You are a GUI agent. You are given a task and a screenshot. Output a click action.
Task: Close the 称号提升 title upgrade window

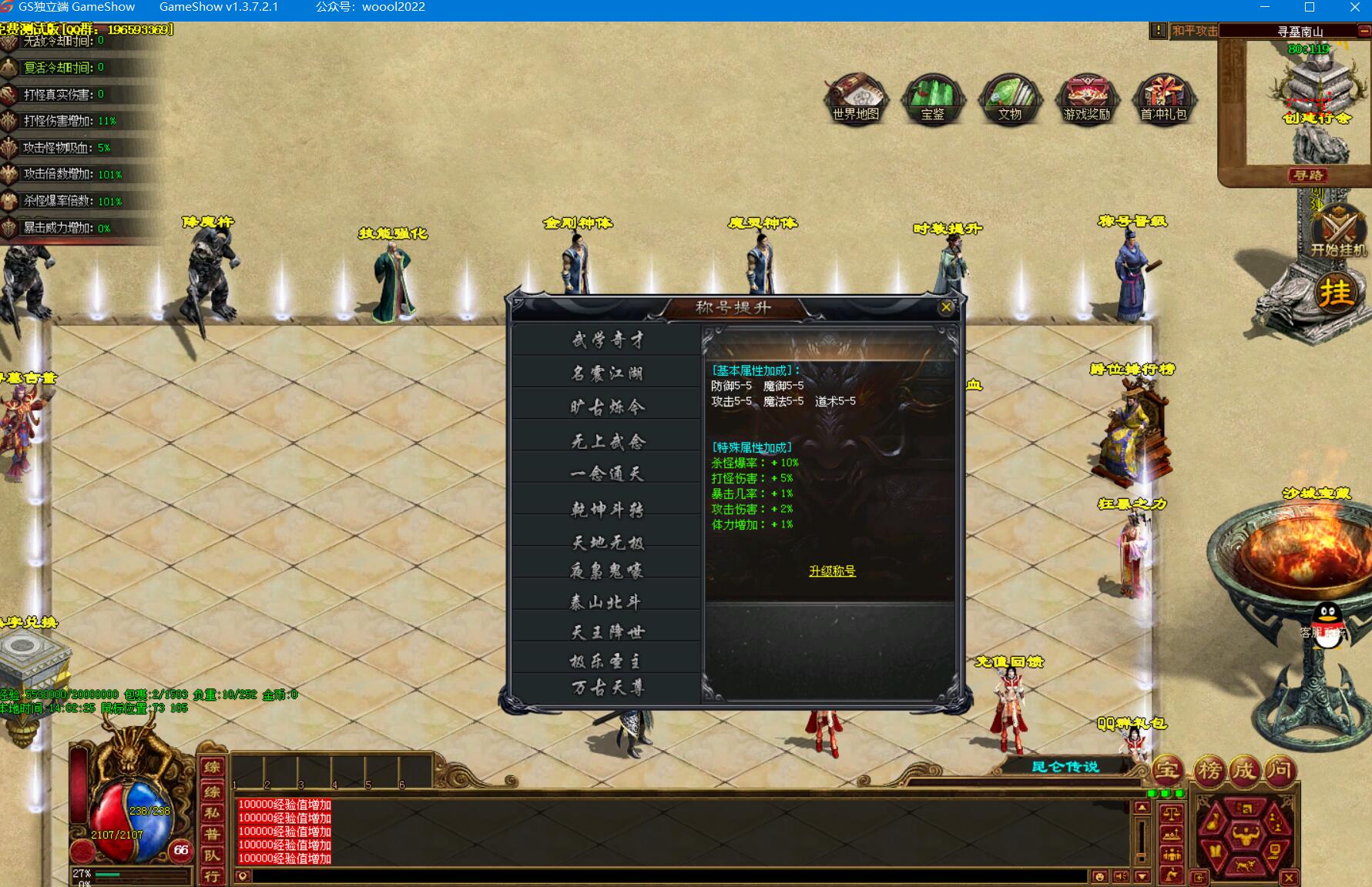coord(946,307)
